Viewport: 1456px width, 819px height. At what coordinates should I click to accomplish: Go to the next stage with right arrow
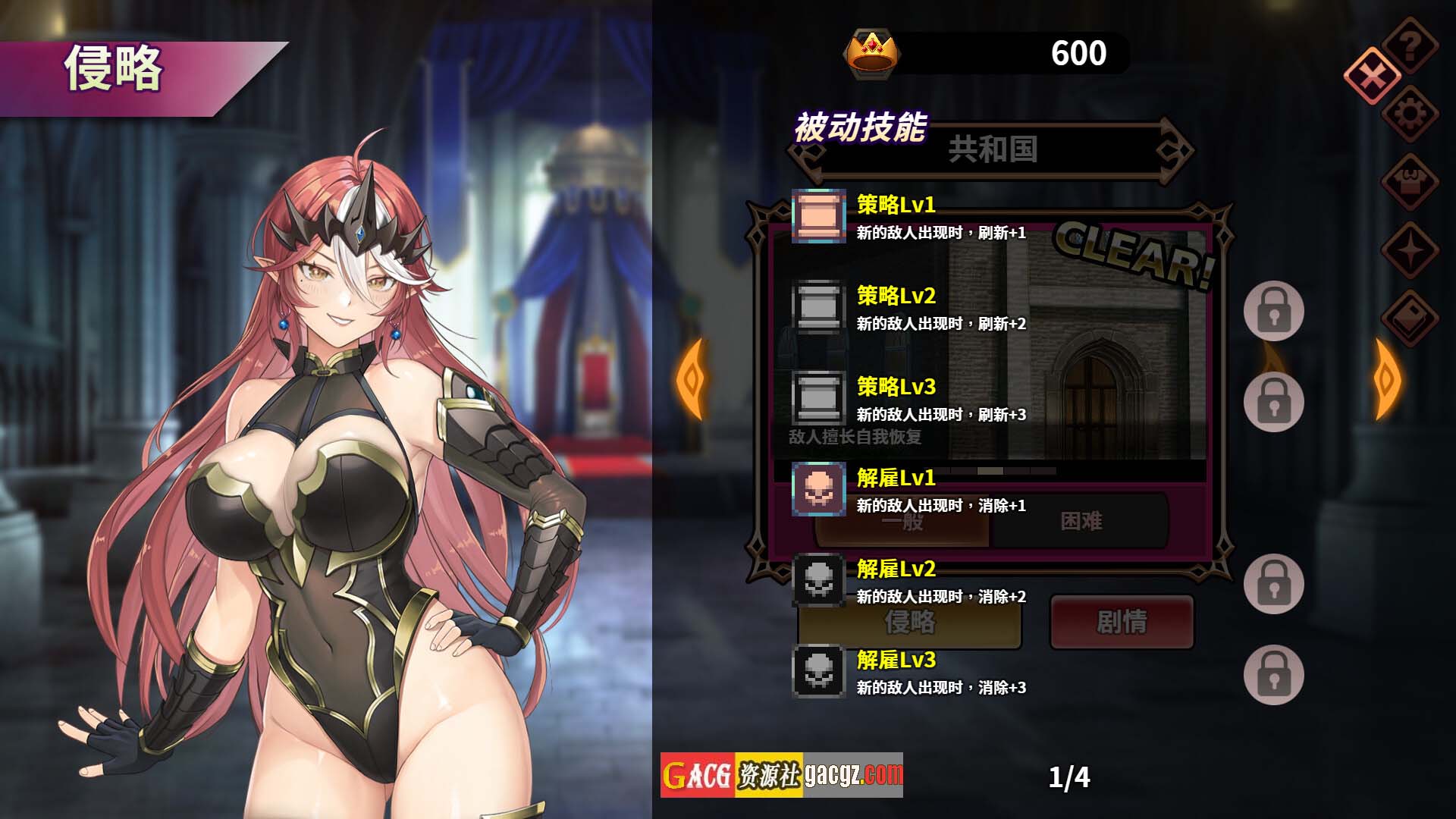[1387, 378]
